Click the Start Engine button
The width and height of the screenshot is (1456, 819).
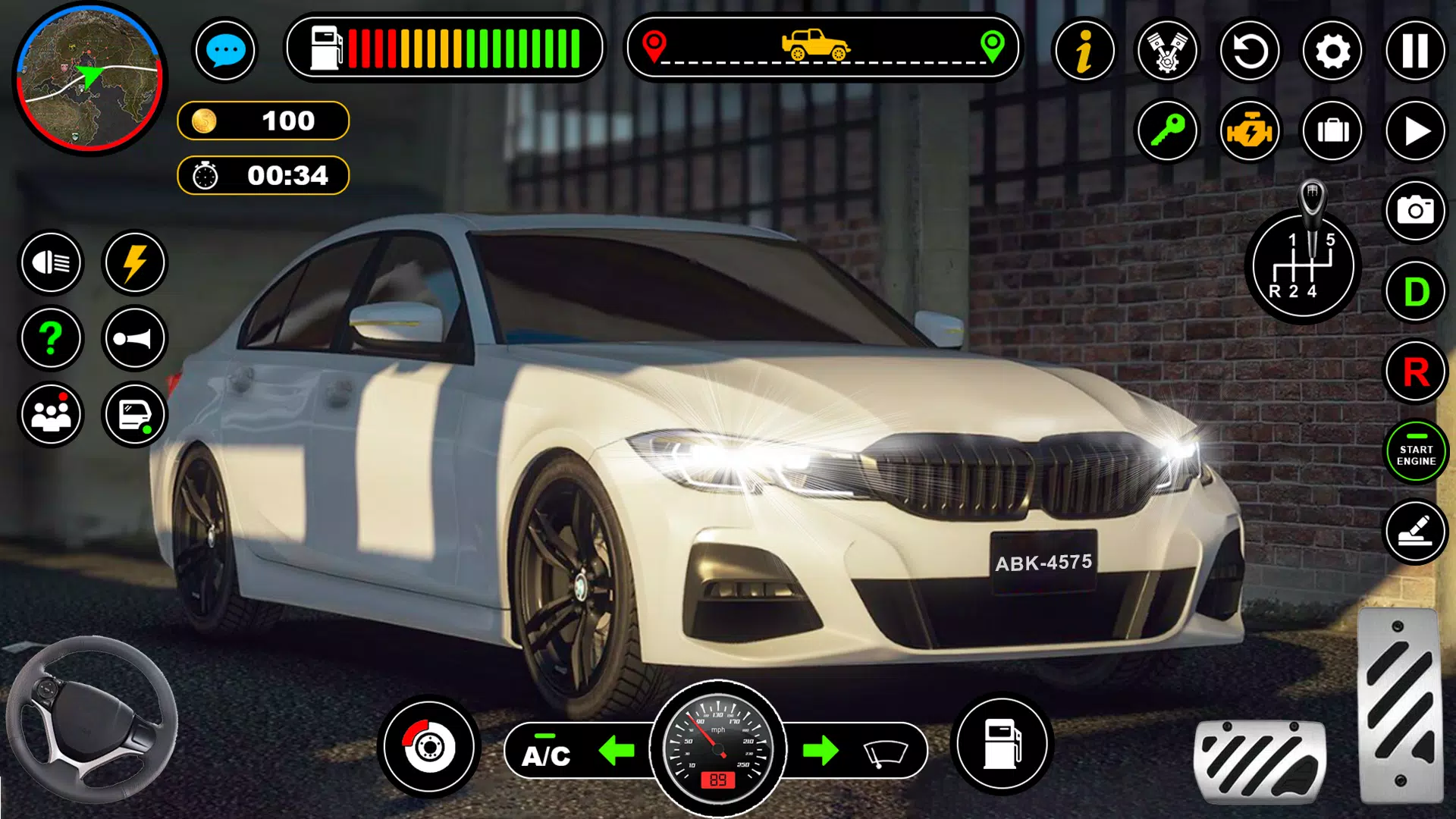(x=1415, y=453)
